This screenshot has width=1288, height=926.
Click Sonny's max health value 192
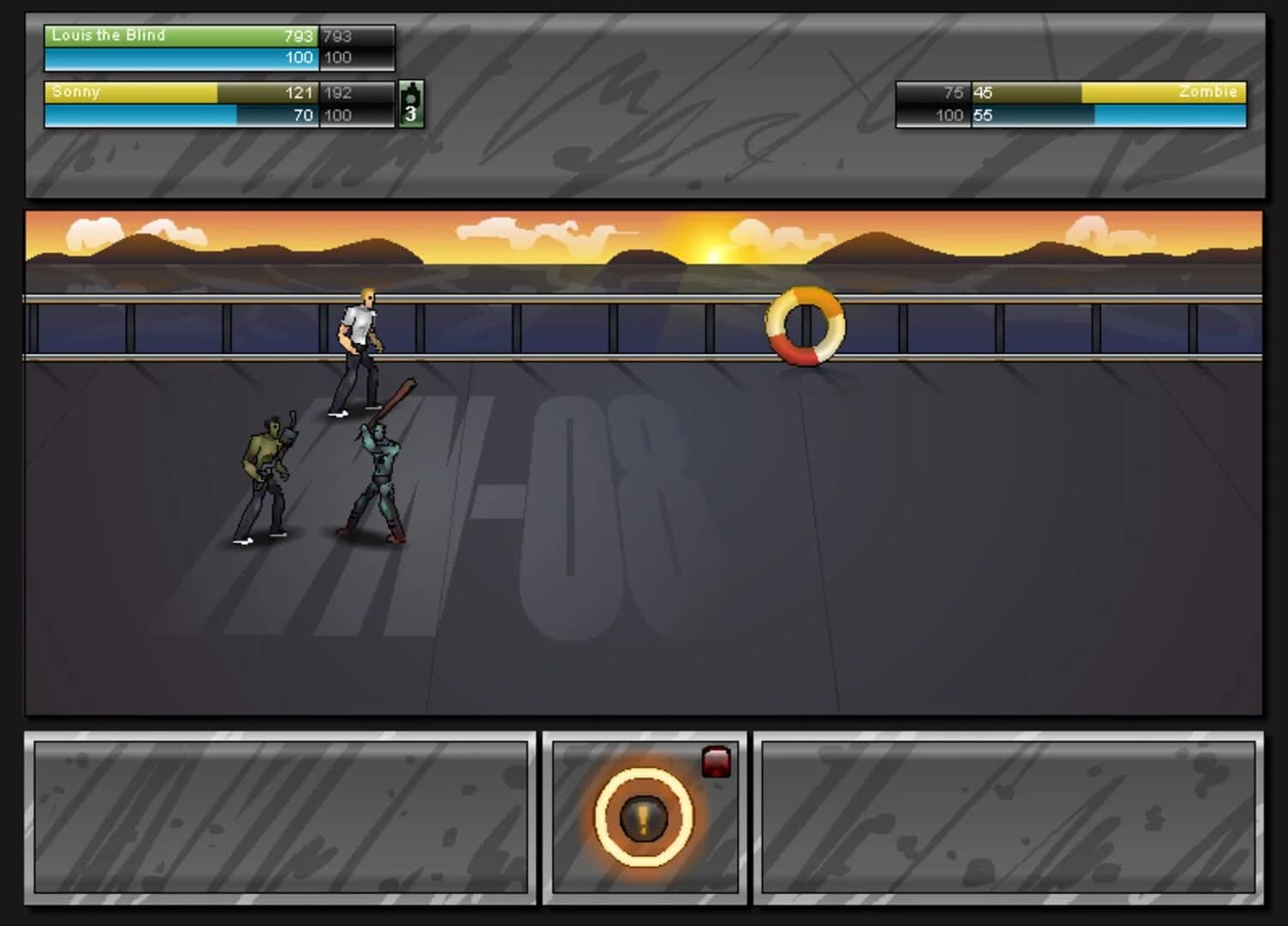coord(338,92)
